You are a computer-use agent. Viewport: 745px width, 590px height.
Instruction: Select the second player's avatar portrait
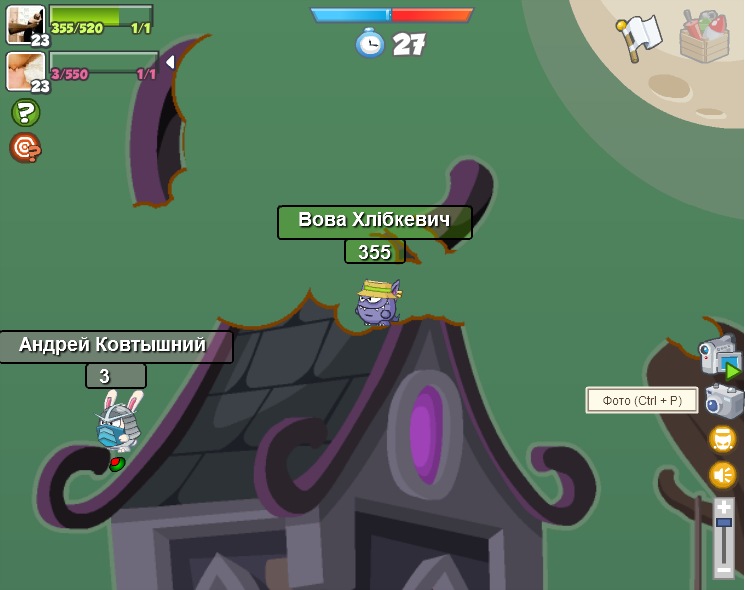click(x=25, y=71)
